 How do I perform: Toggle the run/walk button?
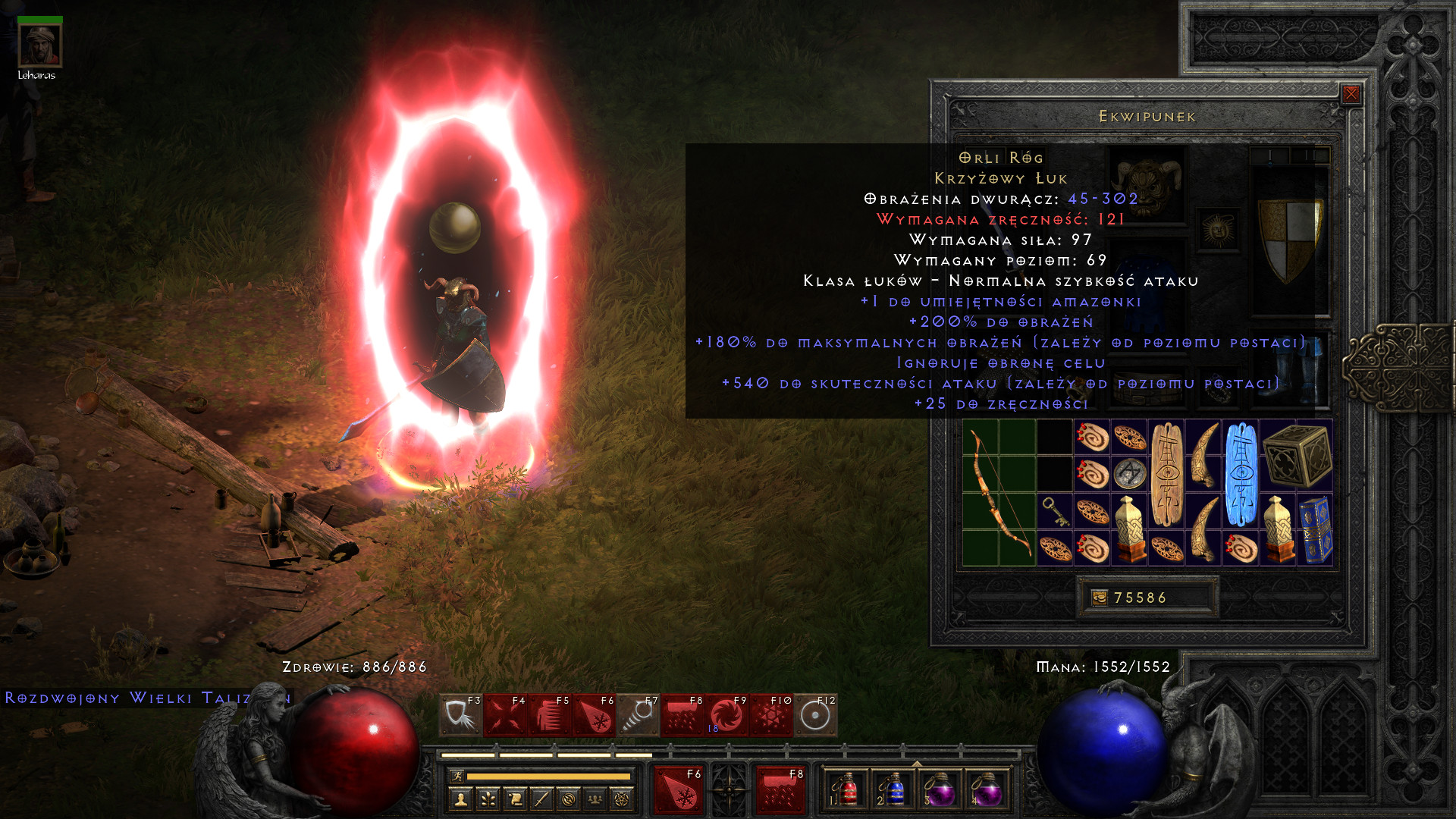pos(457,776)
